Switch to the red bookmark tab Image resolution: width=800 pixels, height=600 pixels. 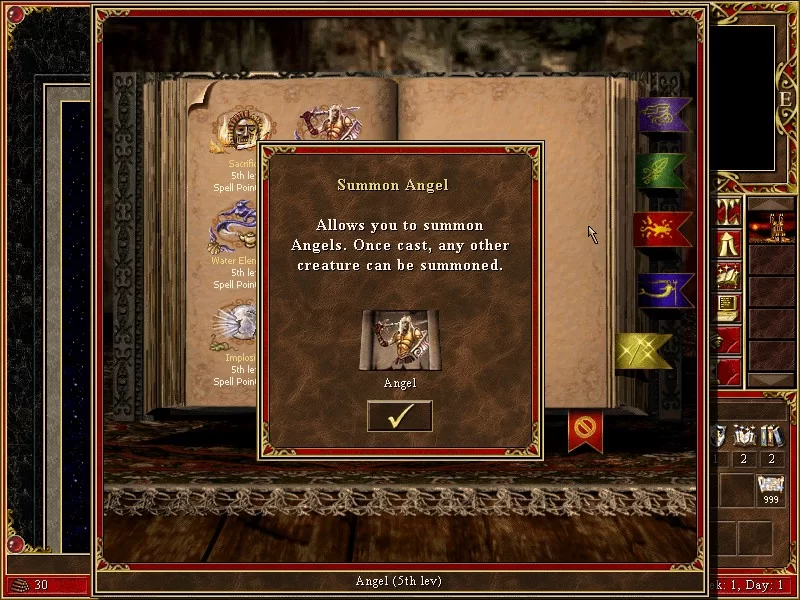click(x=662, y=229)
